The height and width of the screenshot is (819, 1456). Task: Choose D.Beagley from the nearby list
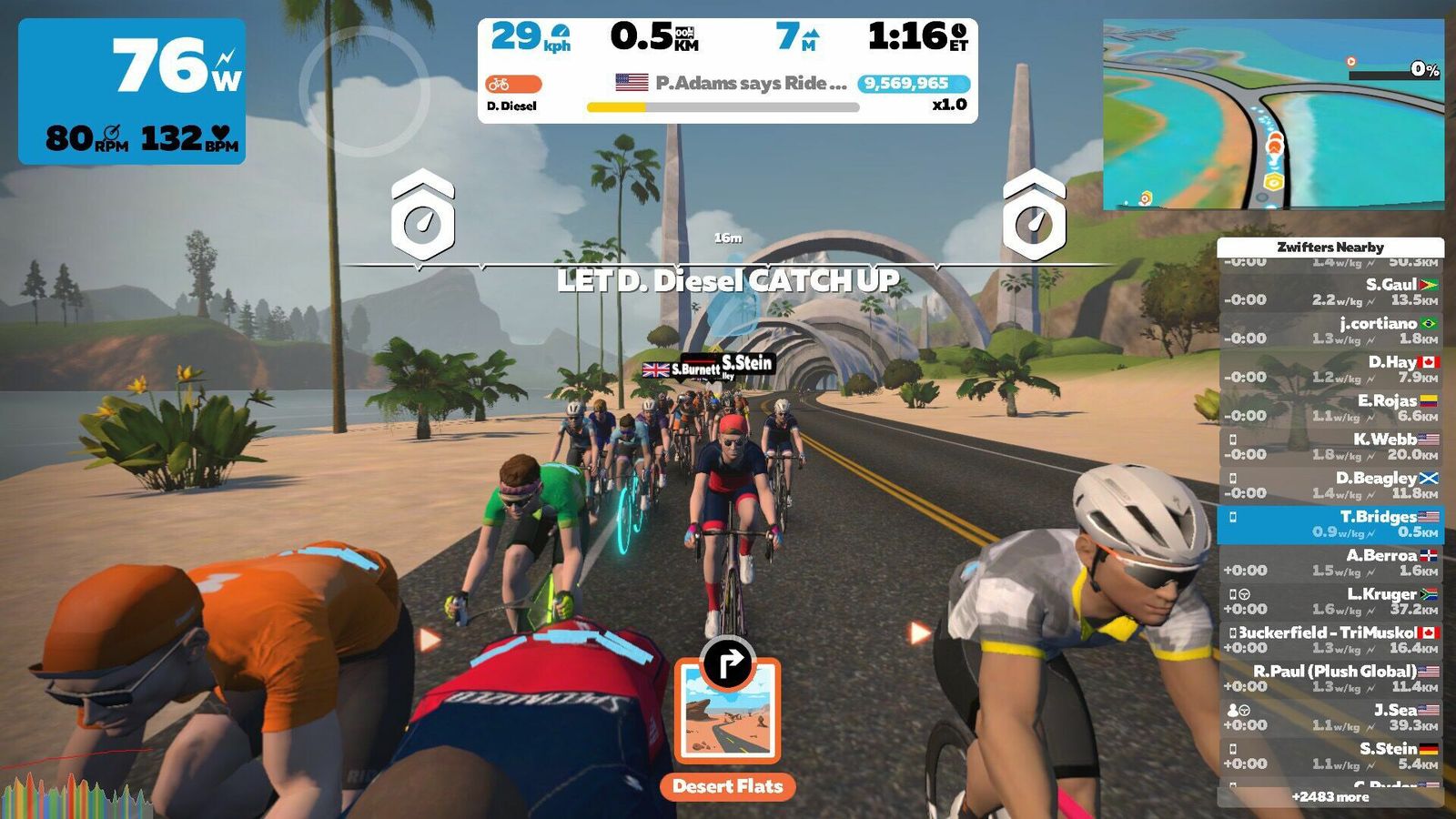click(x=1330, y=485)
